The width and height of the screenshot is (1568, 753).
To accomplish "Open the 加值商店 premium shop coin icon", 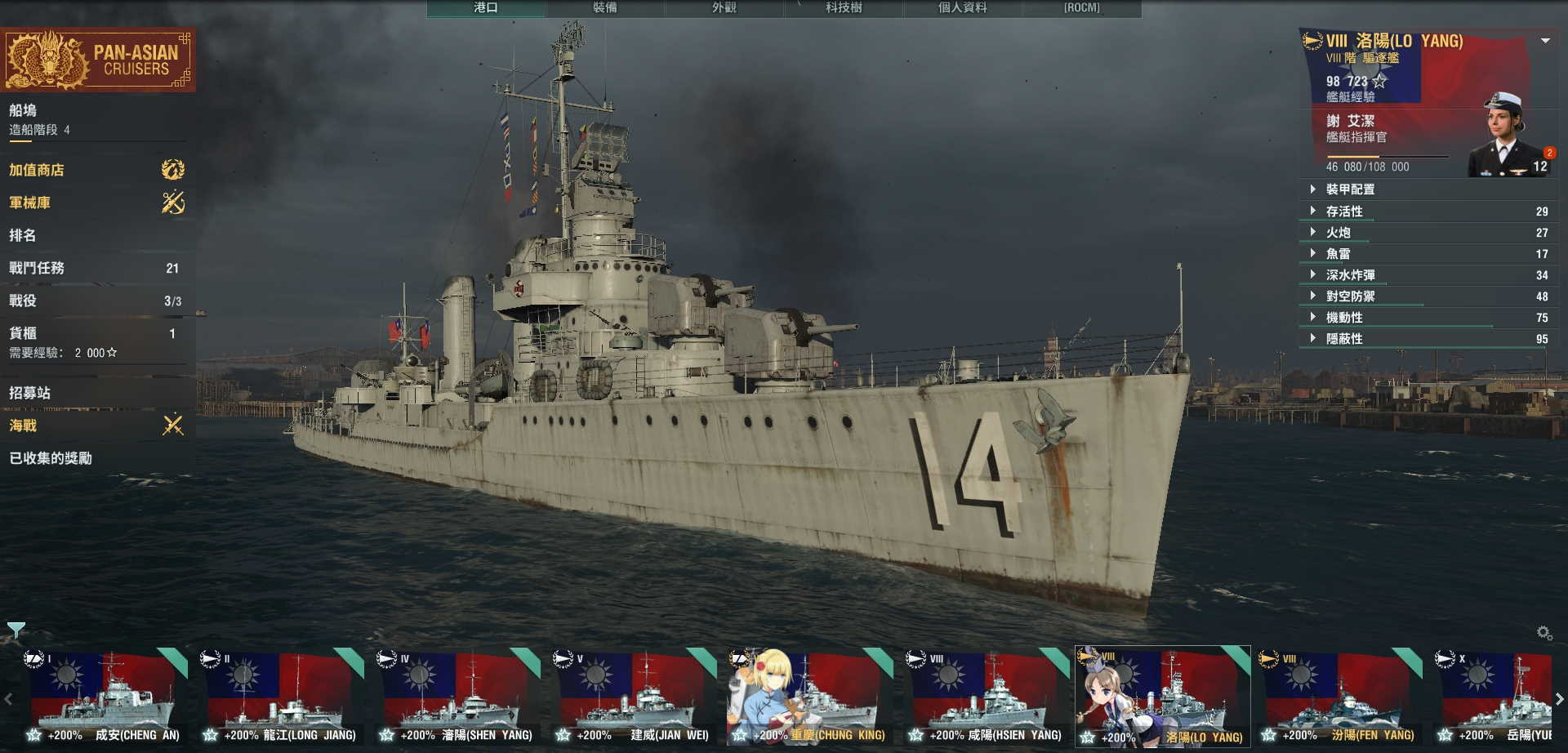I will pyautogui.click(x=171, y=170).
